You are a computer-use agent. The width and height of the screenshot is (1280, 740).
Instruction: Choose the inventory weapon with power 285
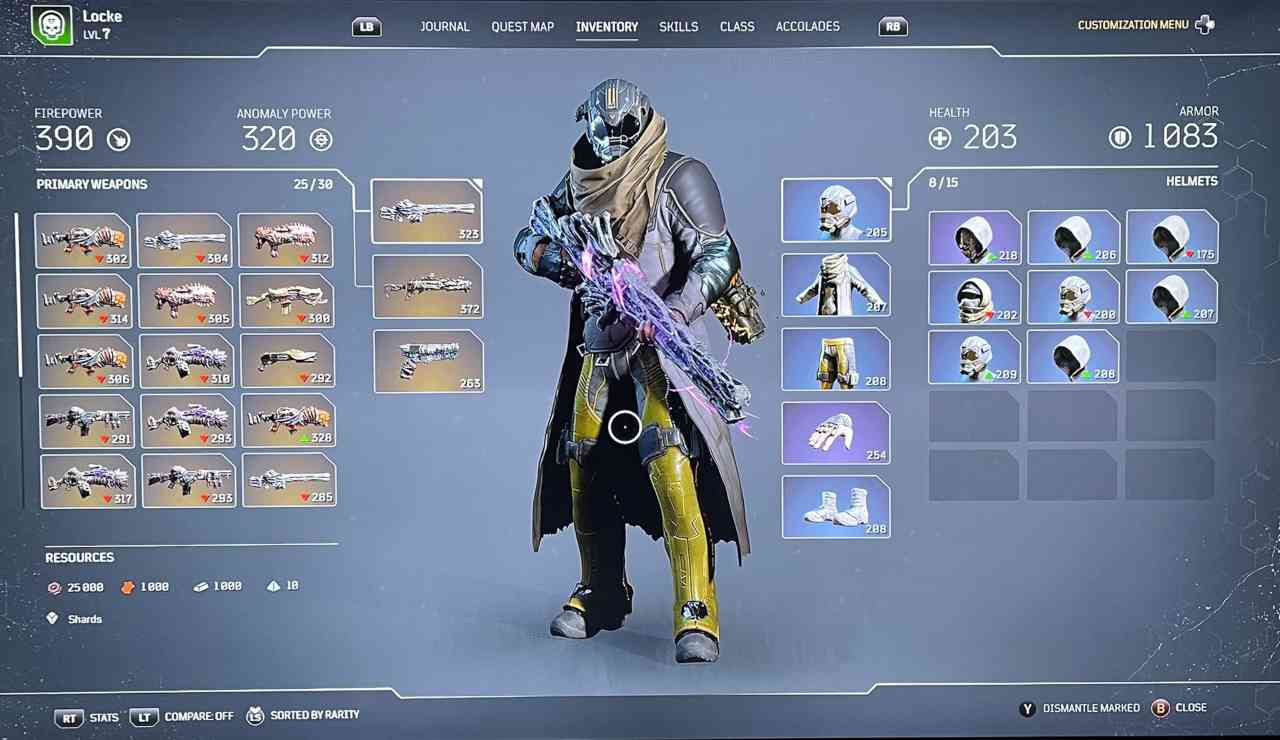(288, 480)
